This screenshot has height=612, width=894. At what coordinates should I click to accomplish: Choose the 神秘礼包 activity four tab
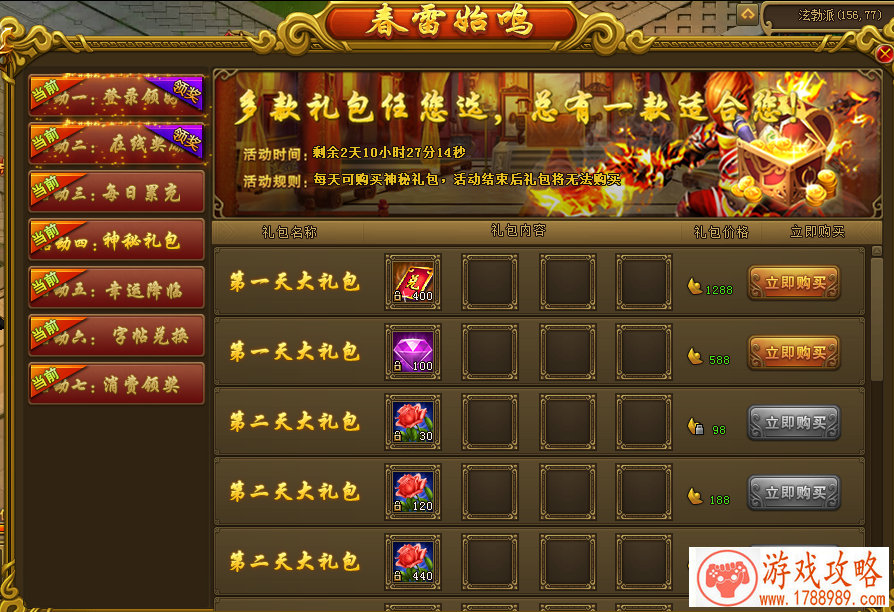pyautogui.click(x=117, y=240)
